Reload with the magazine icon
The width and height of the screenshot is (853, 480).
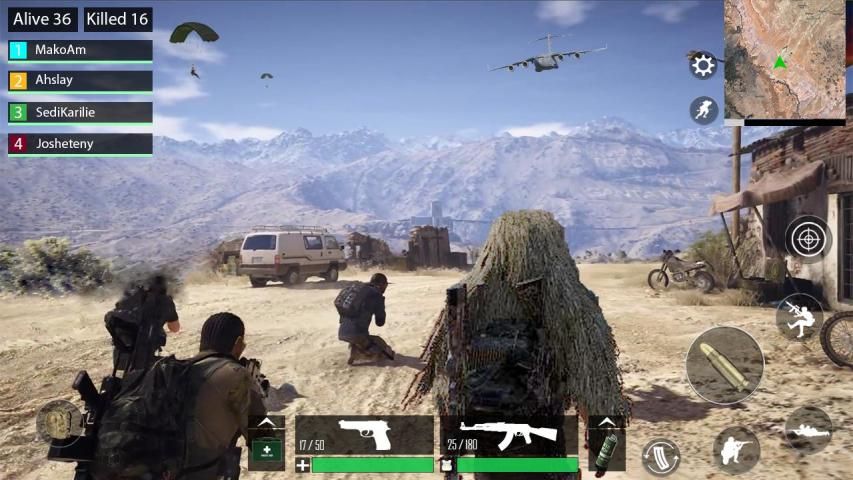click(x=661, y=455)
